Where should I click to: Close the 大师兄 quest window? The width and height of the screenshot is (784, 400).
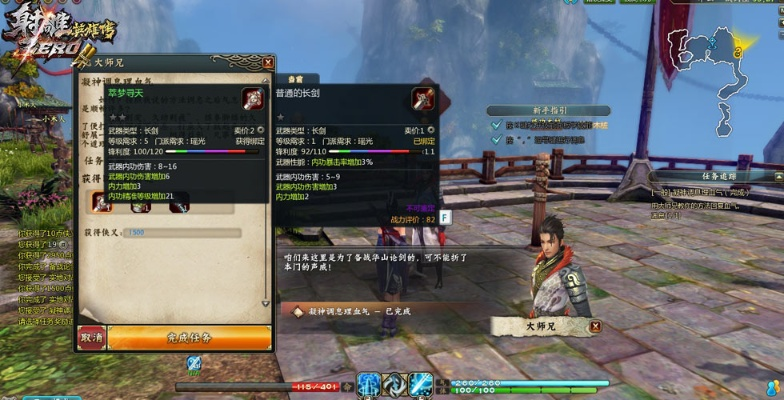tap(267, 63)
